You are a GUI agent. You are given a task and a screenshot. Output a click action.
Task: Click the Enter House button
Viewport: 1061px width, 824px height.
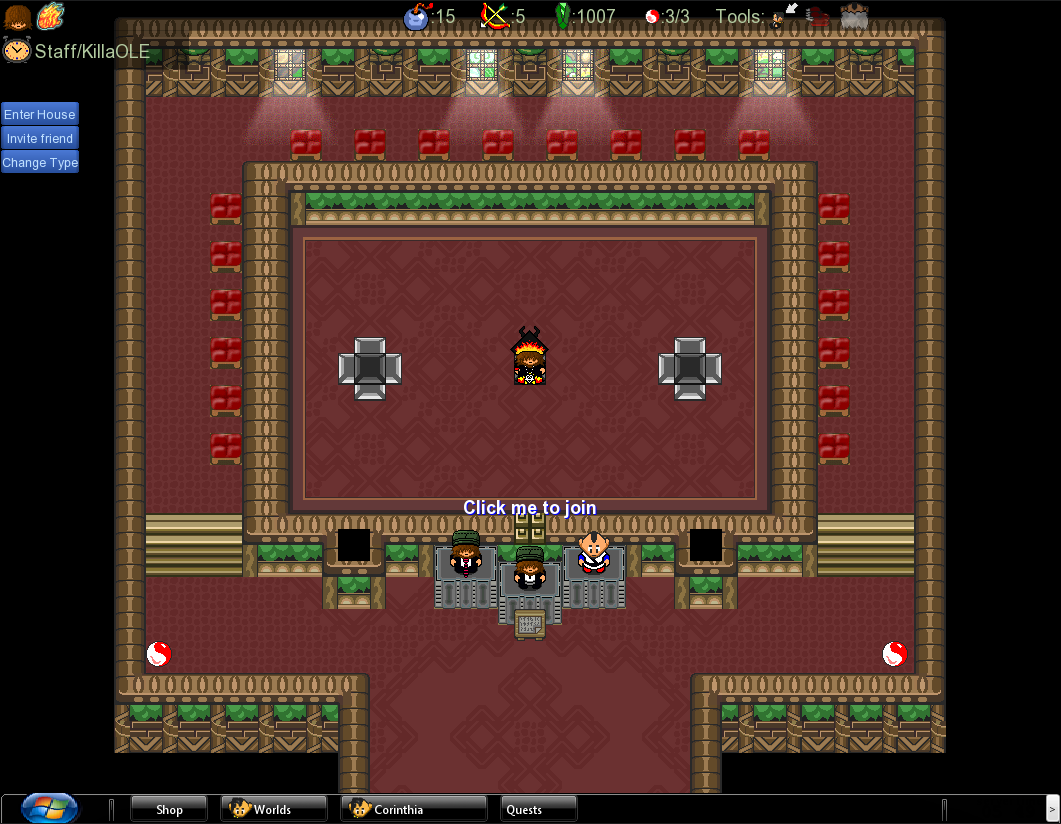(x=40, y=115)
